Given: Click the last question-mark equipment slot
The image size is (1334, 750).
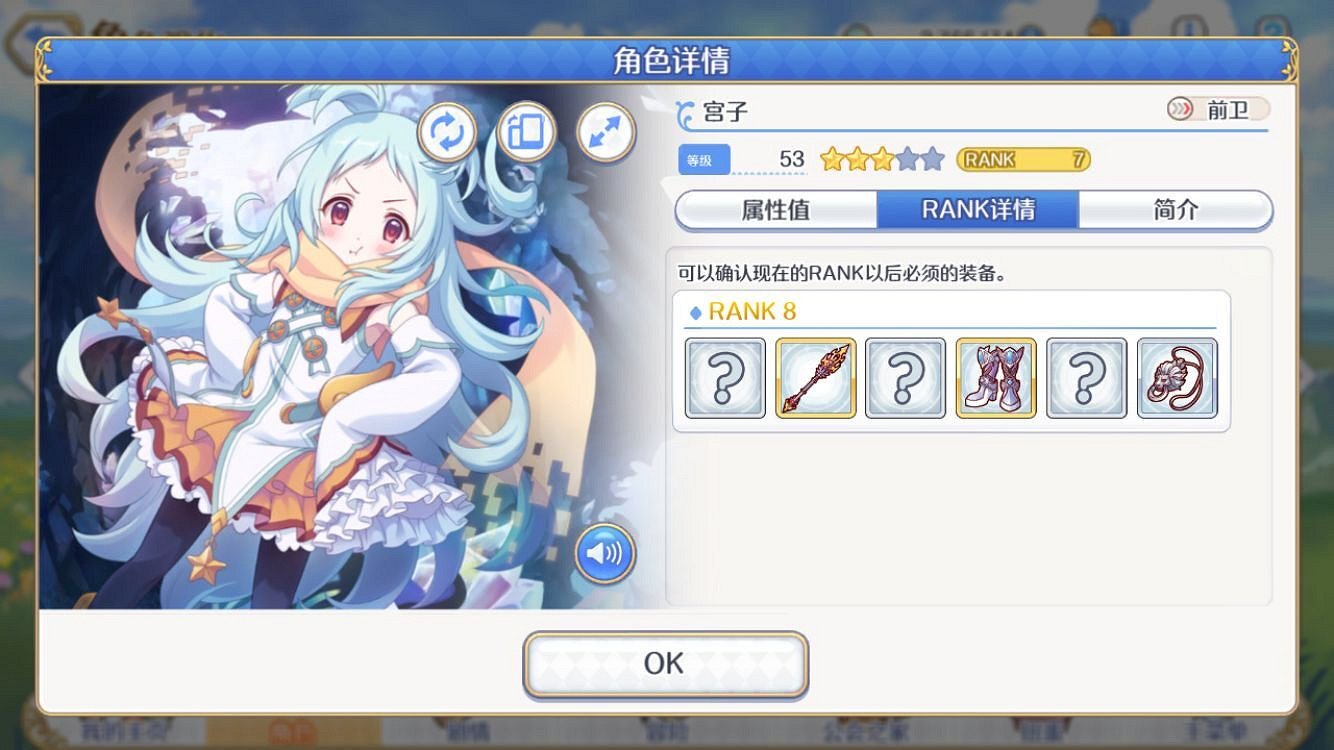Looking at the screenshot, I should coord(1086,380).
